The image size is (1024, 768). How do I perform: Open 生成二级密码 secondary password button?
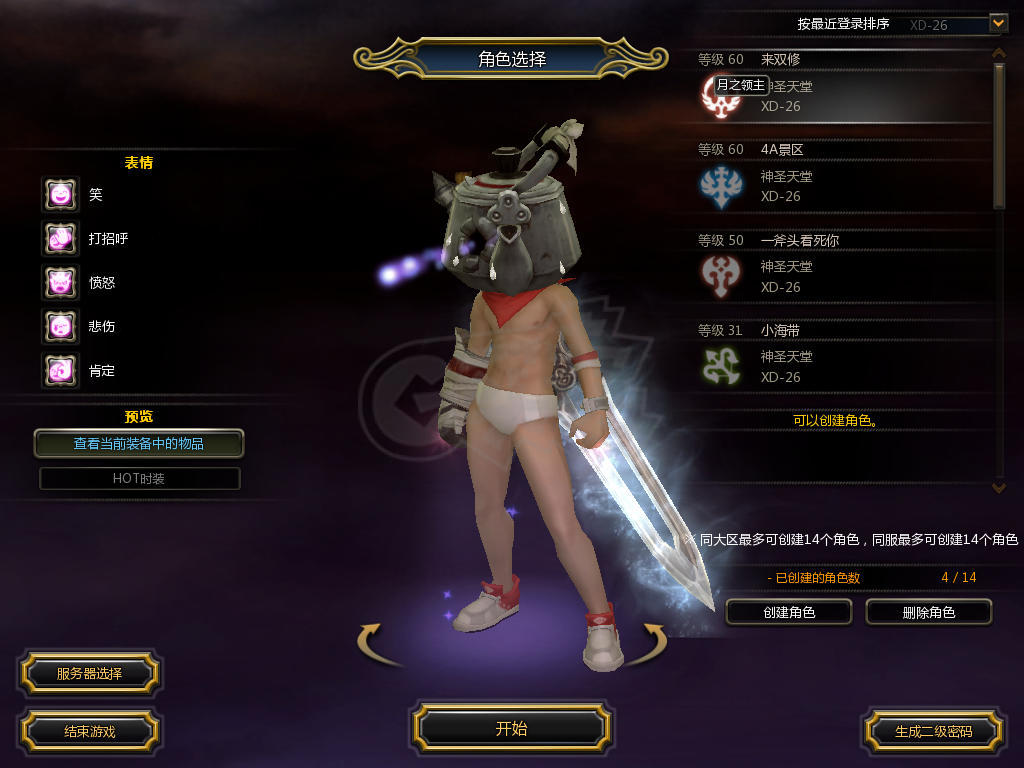click(933, 731)
